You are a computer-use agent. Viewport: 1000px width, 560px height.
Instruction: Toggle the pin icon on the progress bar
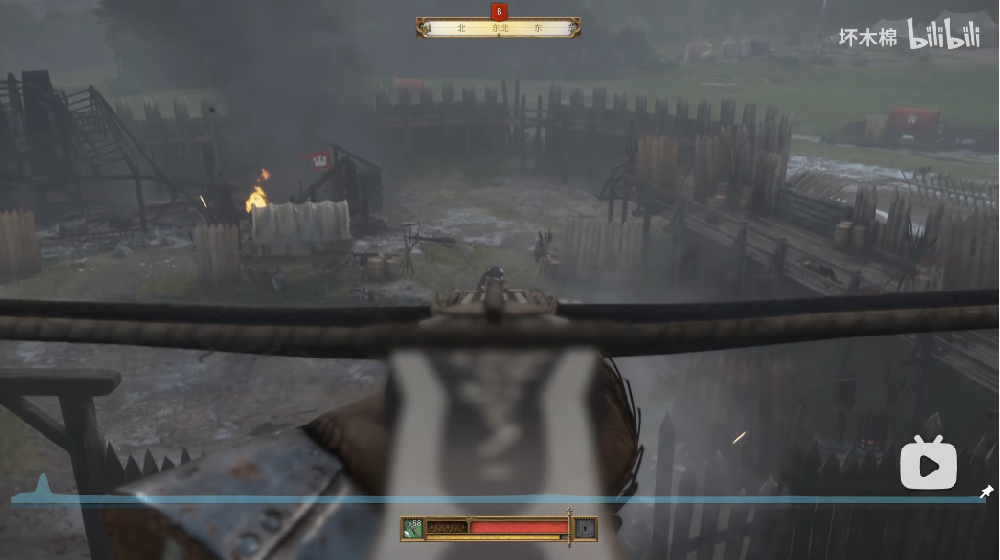[986, 492]
